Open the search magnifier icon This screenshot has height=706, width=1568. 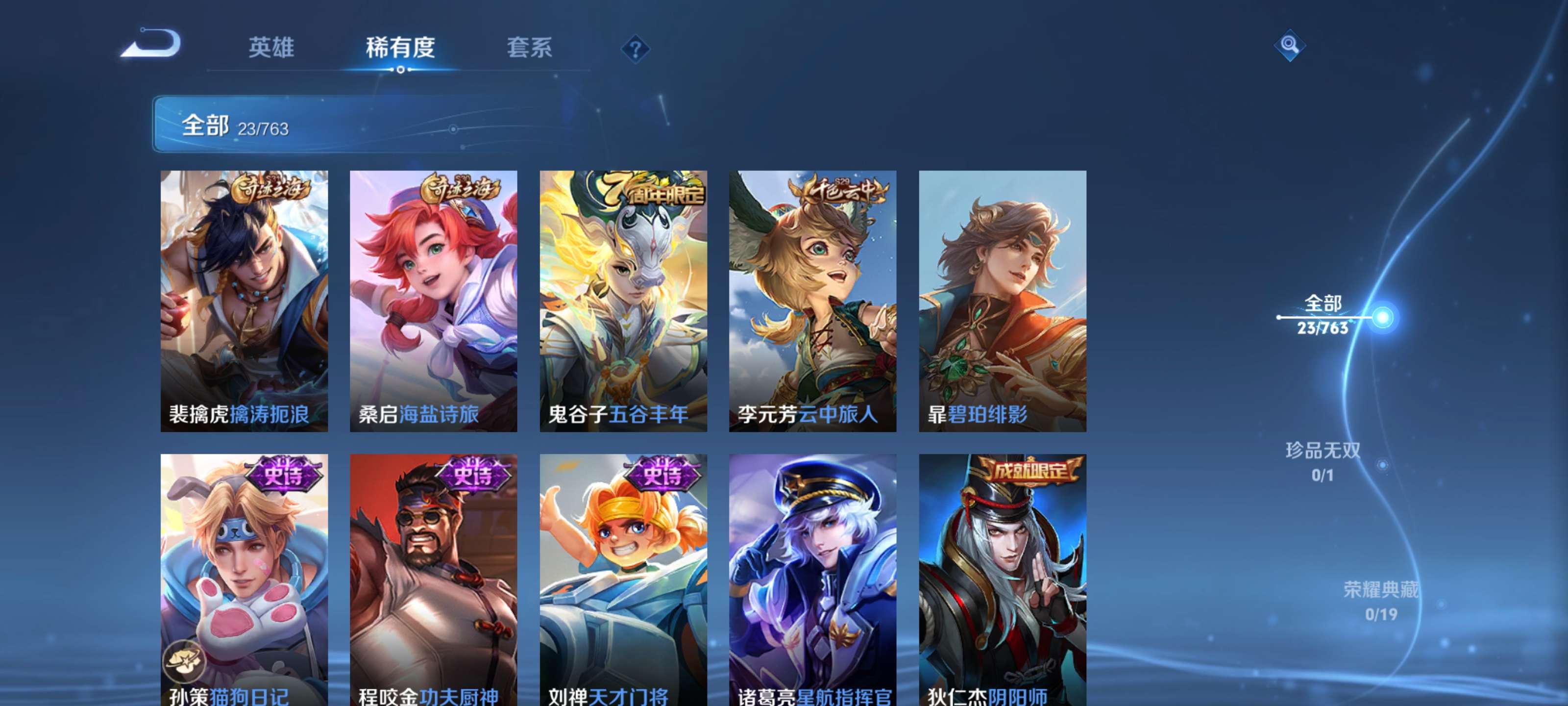pyautogui.click(x=1290, y=45)
